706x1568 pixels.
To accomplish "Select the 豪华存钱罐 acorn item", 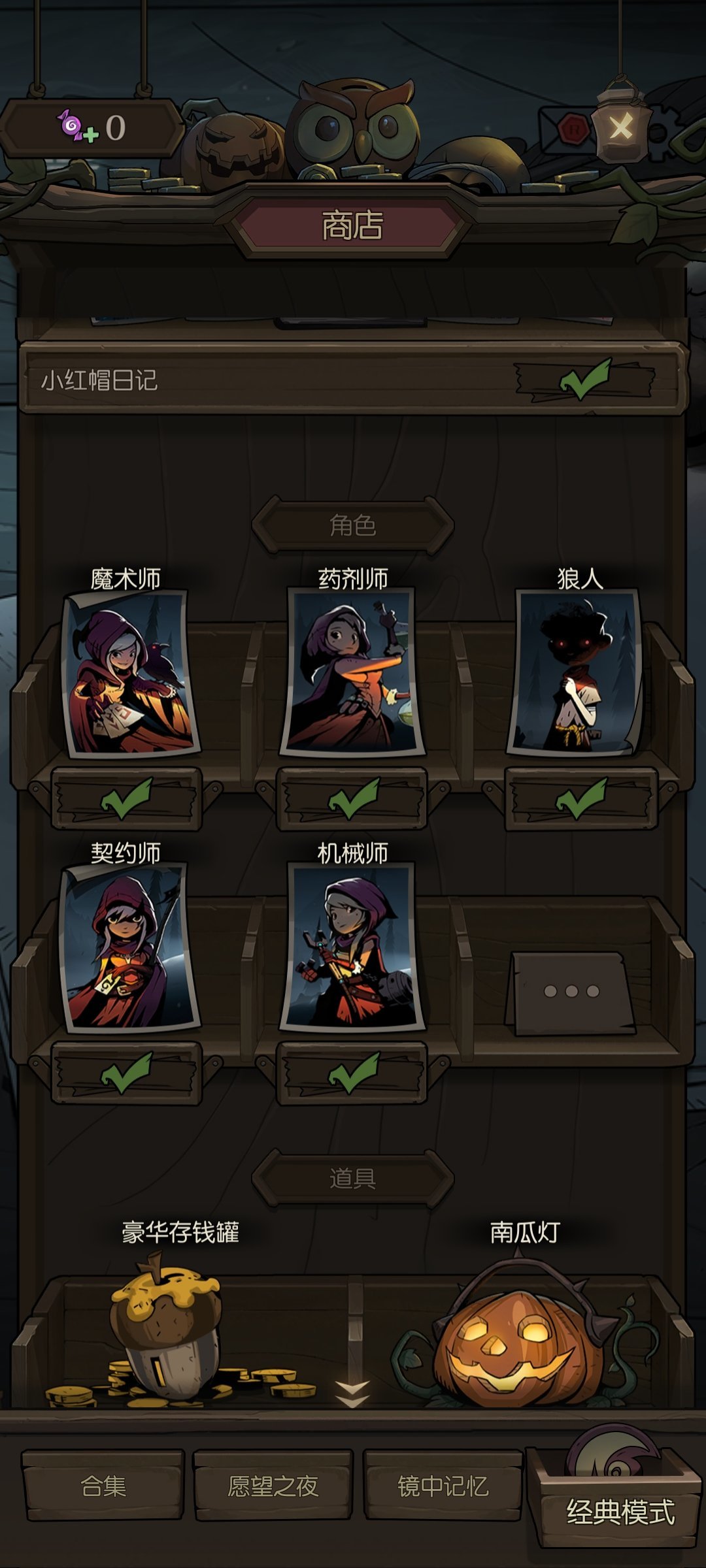I will (x=167, y=1326).
